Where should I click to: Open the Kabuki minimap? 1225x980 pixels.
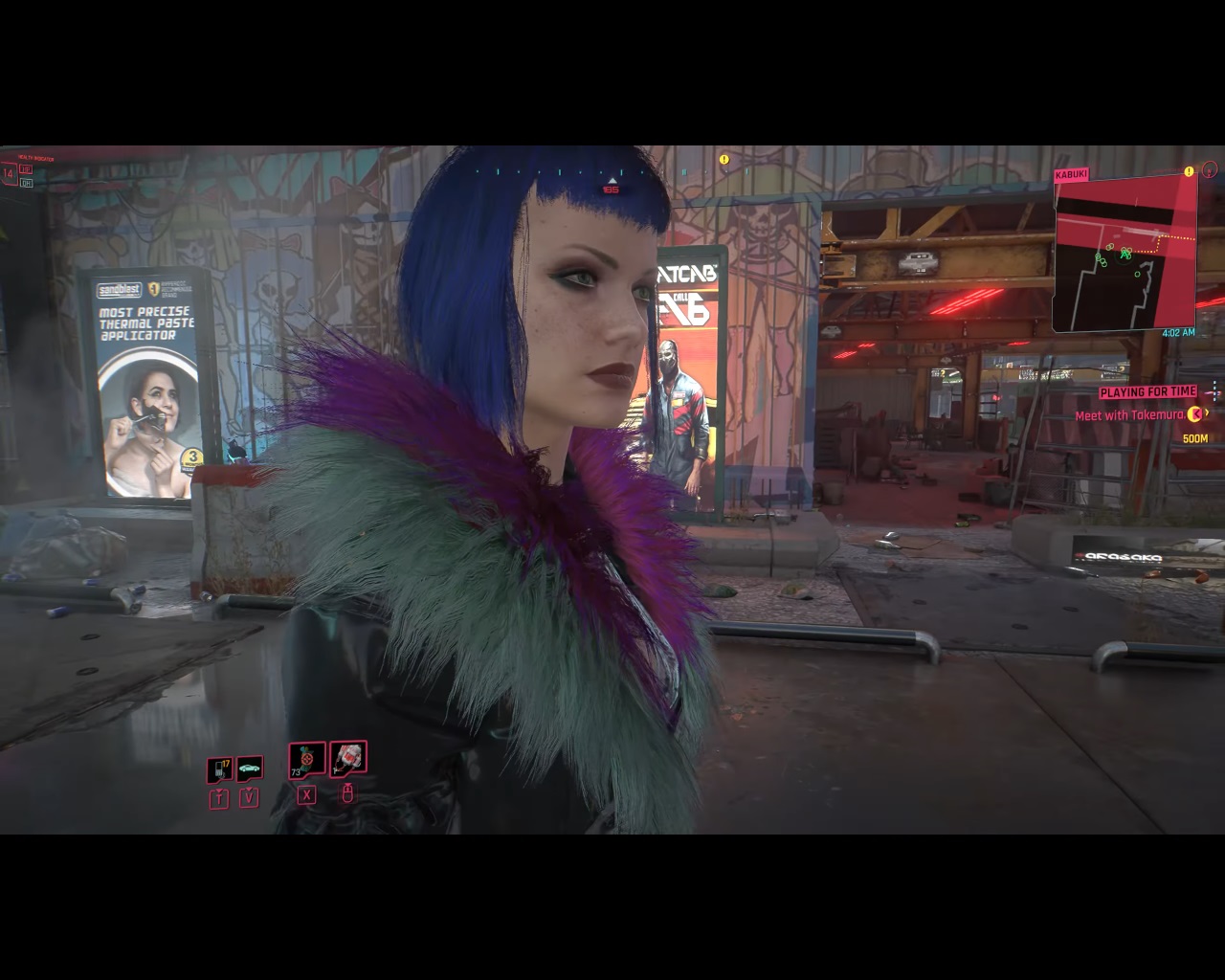click(x=1124, y=253)
